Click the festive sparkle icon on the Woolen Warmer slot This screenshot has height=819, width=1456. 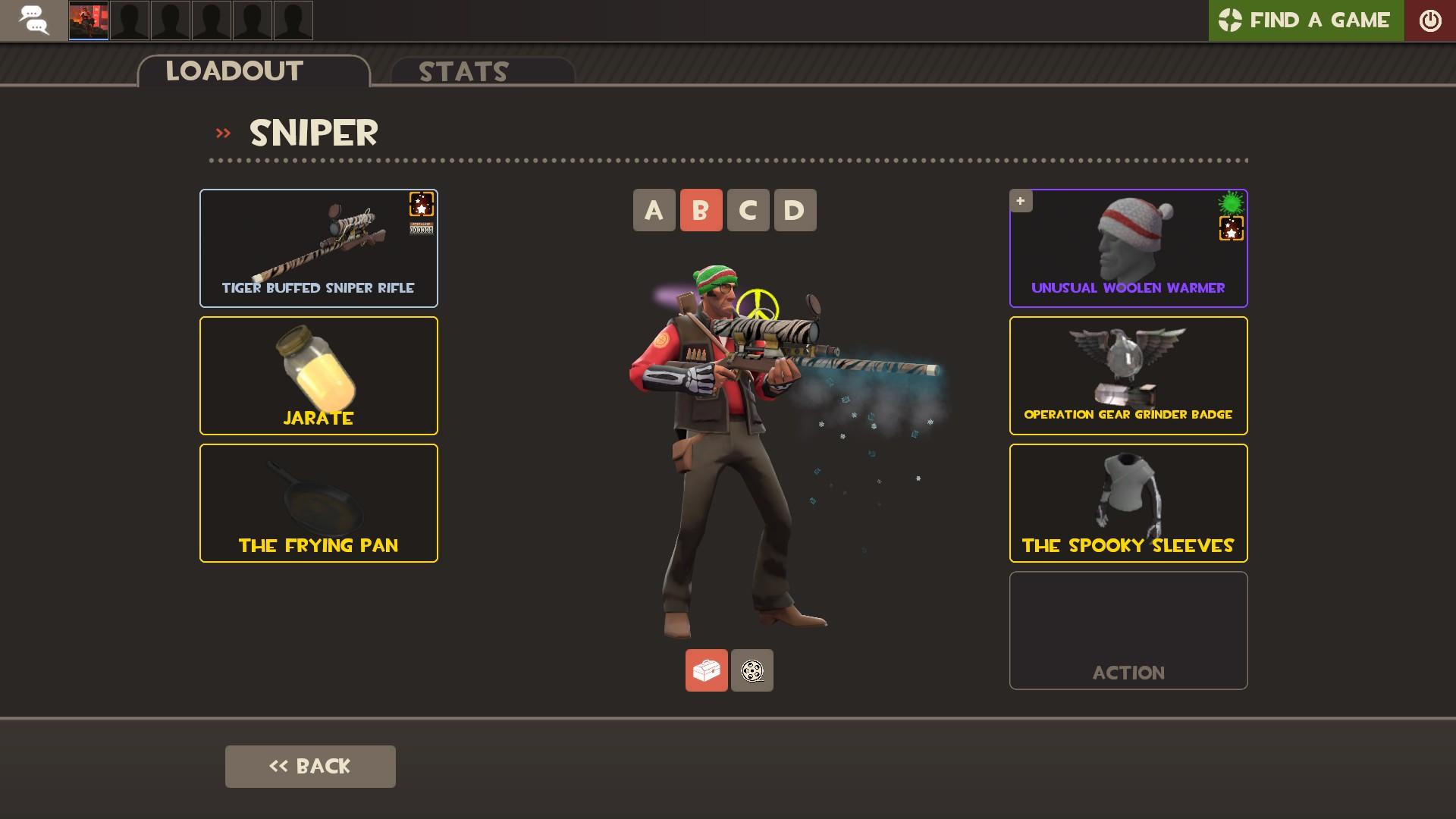(x=1232, y=227)
